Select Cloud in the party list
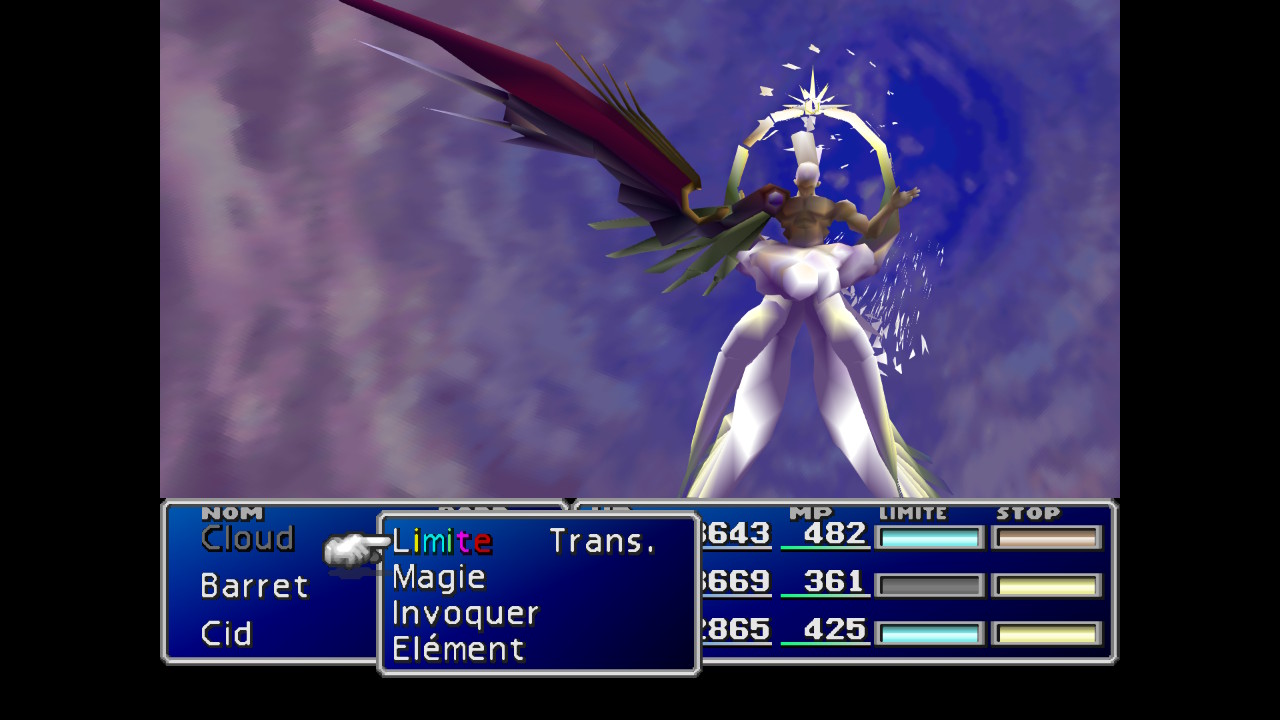 pos(247,539)
